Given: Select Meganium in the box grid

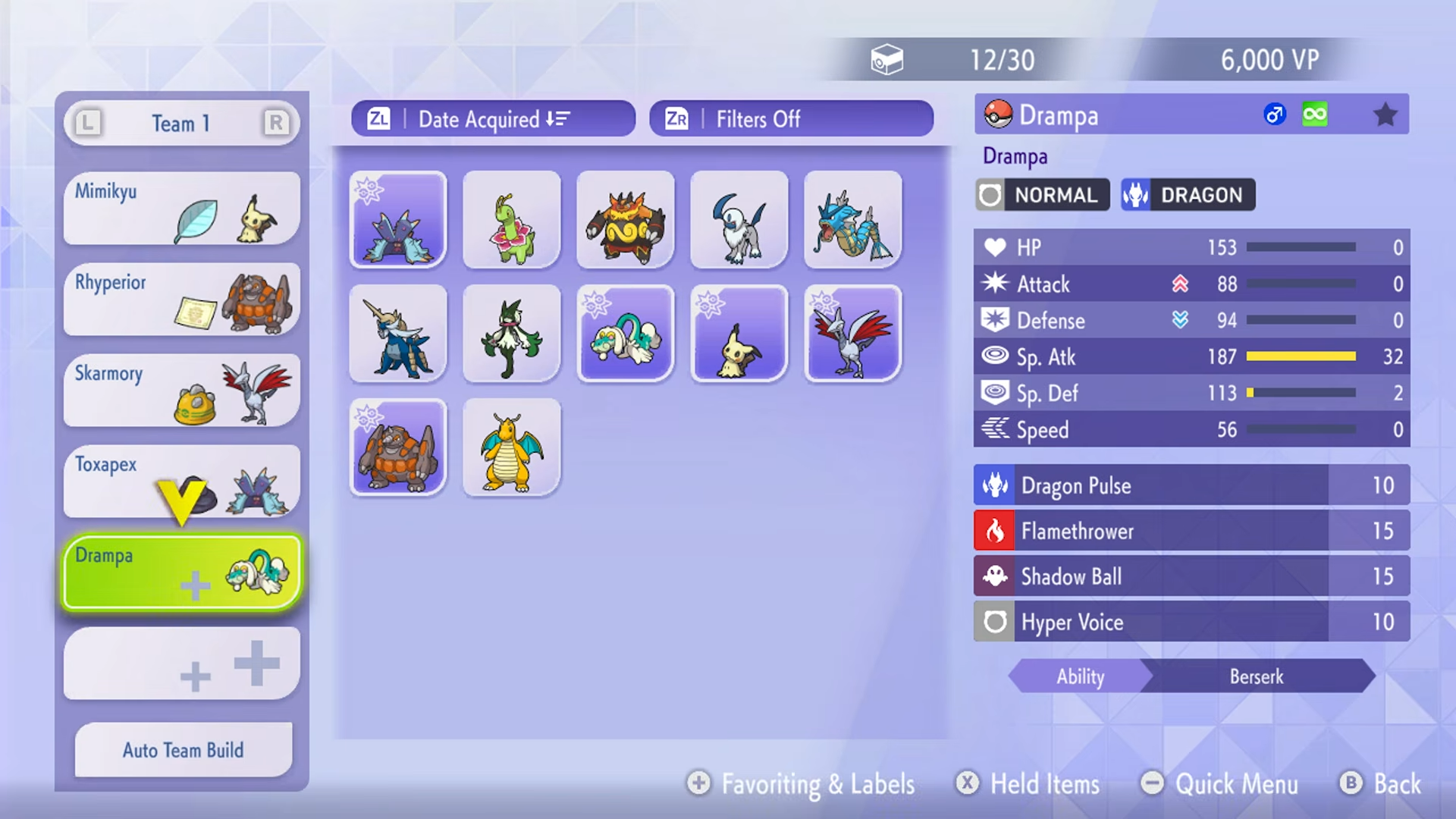Looking at the screenshot, I should click(512, 220).
